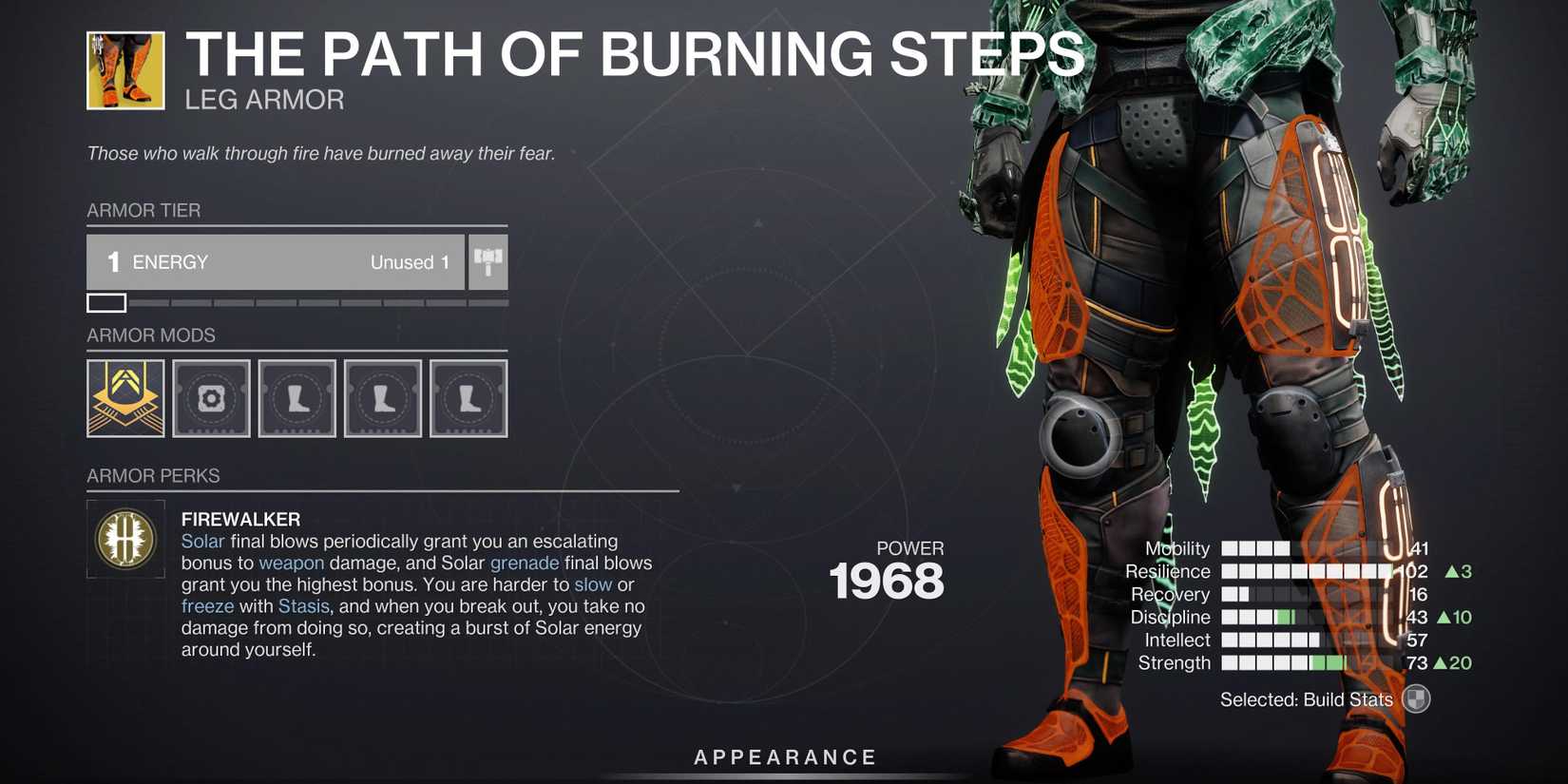This screenshot has height=784, width=1568.
Task: Click the Build Stats shield icon
Action: [1416, 698]
